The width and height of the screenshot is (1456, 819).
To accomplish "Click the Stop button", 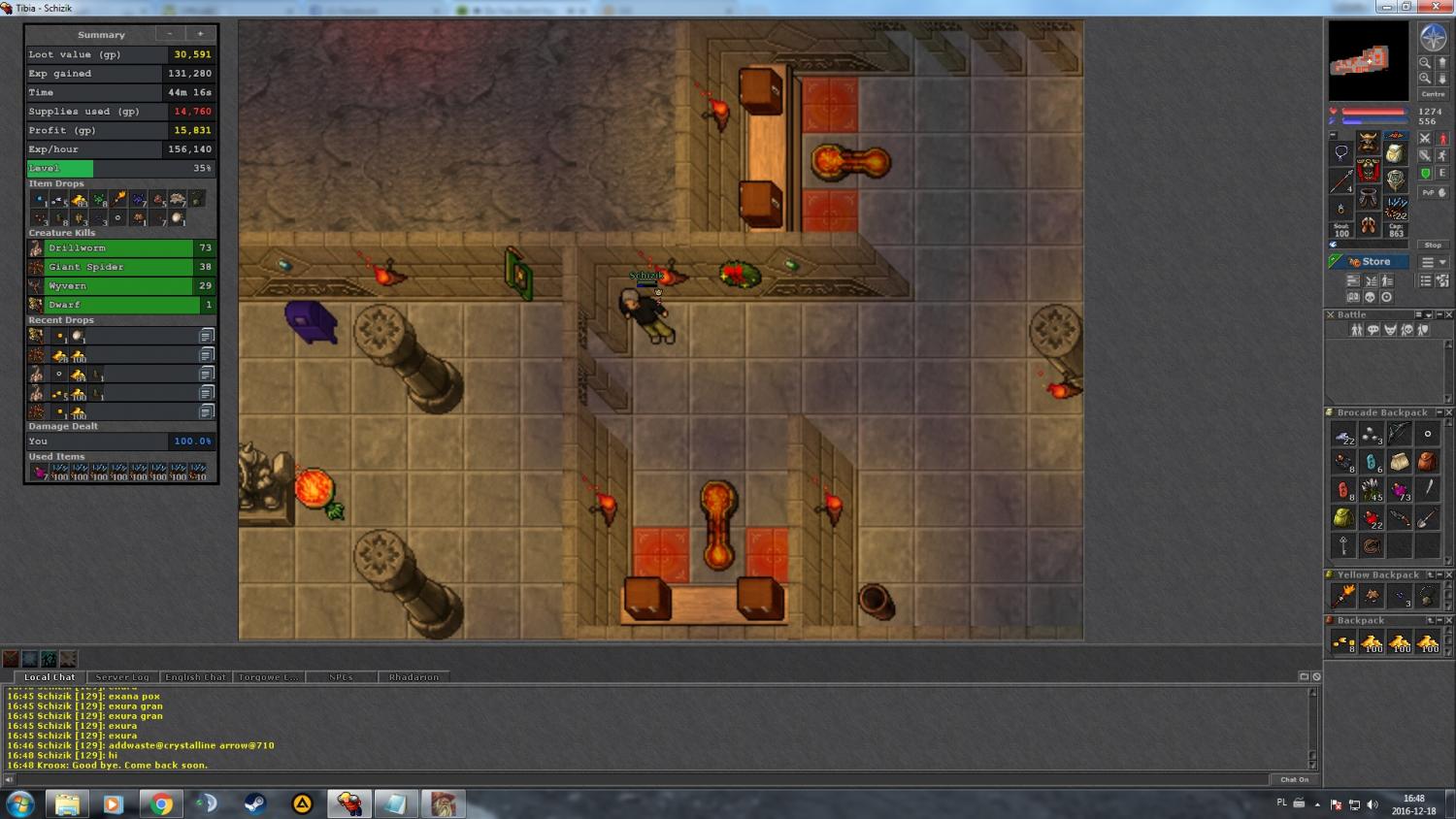I will click(1433, 246).
